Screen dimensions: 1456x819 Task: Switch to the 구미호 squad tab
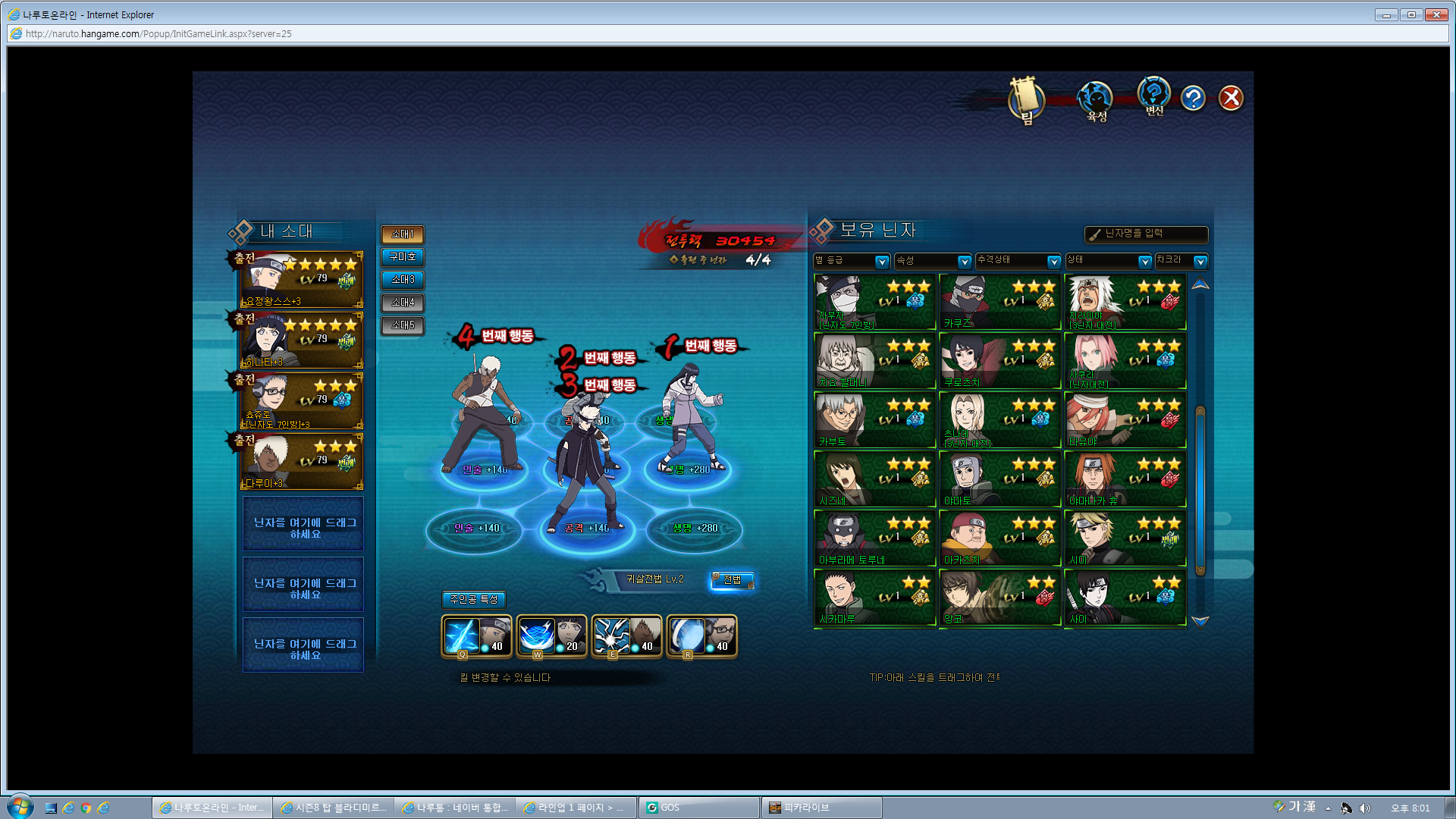click(403, 257)
